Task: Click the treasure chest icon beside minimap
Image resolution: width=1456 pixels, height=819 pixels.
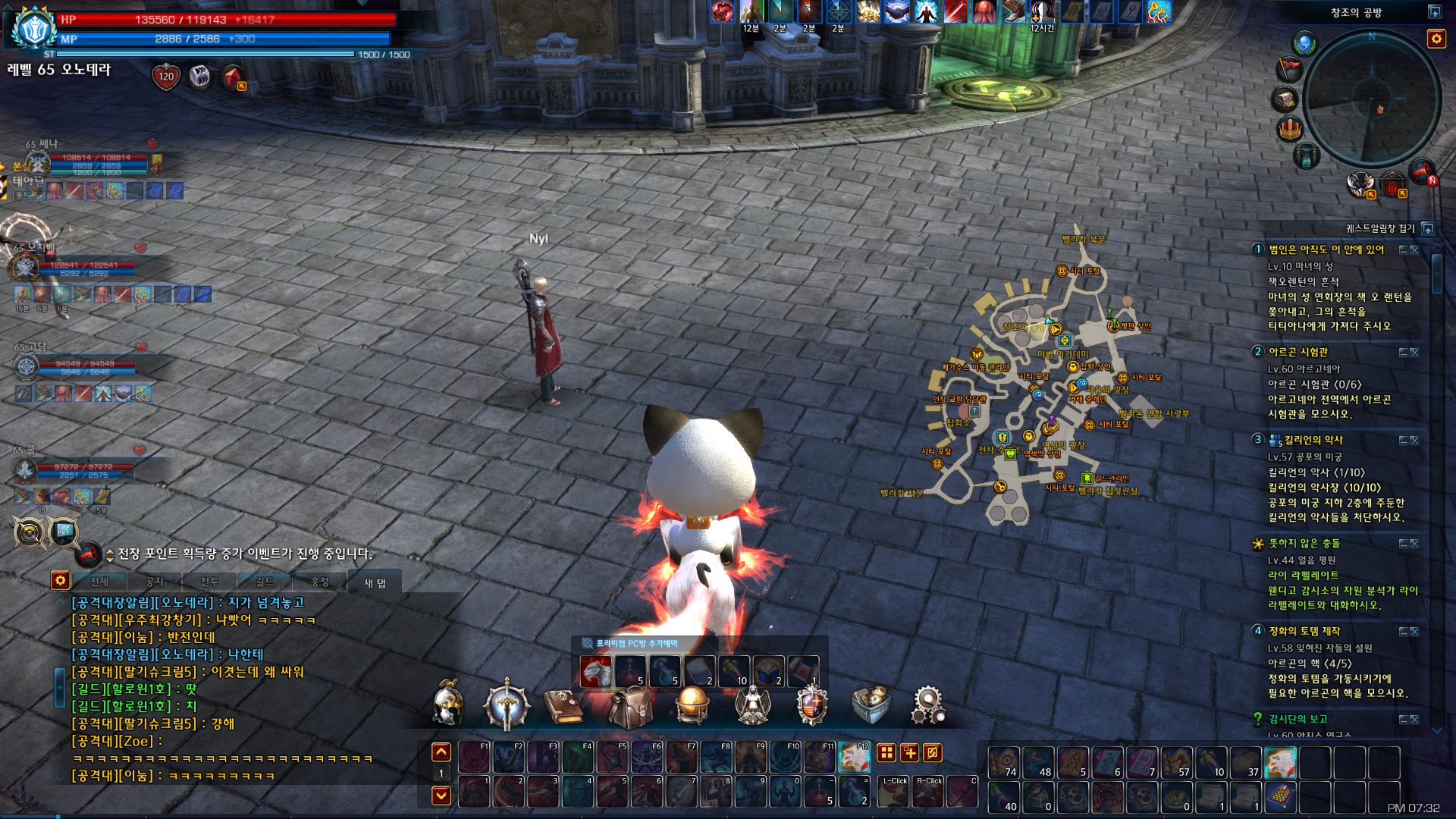Action: click(1285, 99)
